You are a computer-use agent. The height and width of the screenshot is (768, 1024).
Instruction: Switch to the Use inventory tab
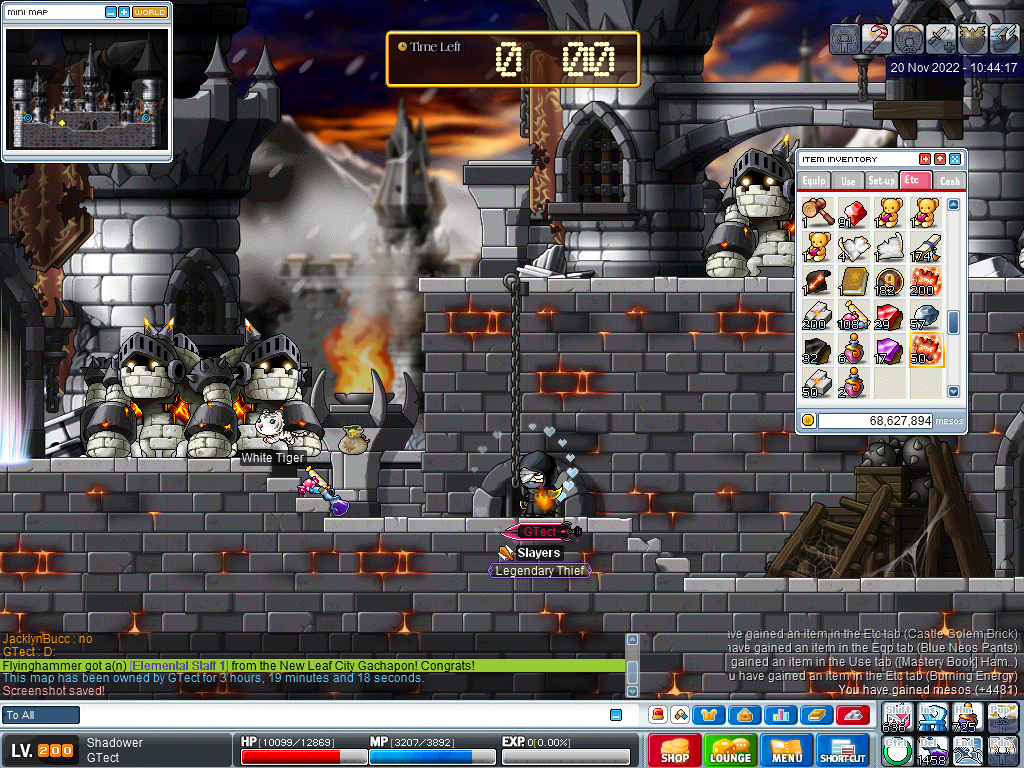[848, 181]
